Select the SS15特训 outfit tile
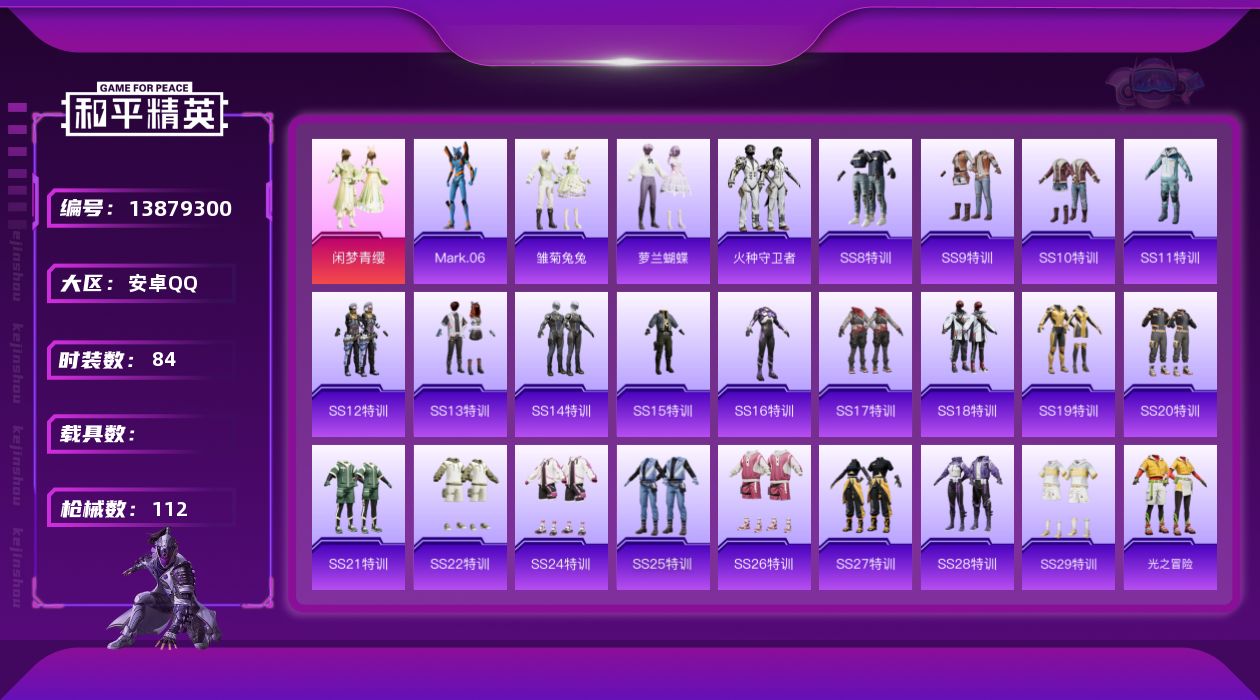The height and width of the screenshot is (700, 1260). pos(663,364)
